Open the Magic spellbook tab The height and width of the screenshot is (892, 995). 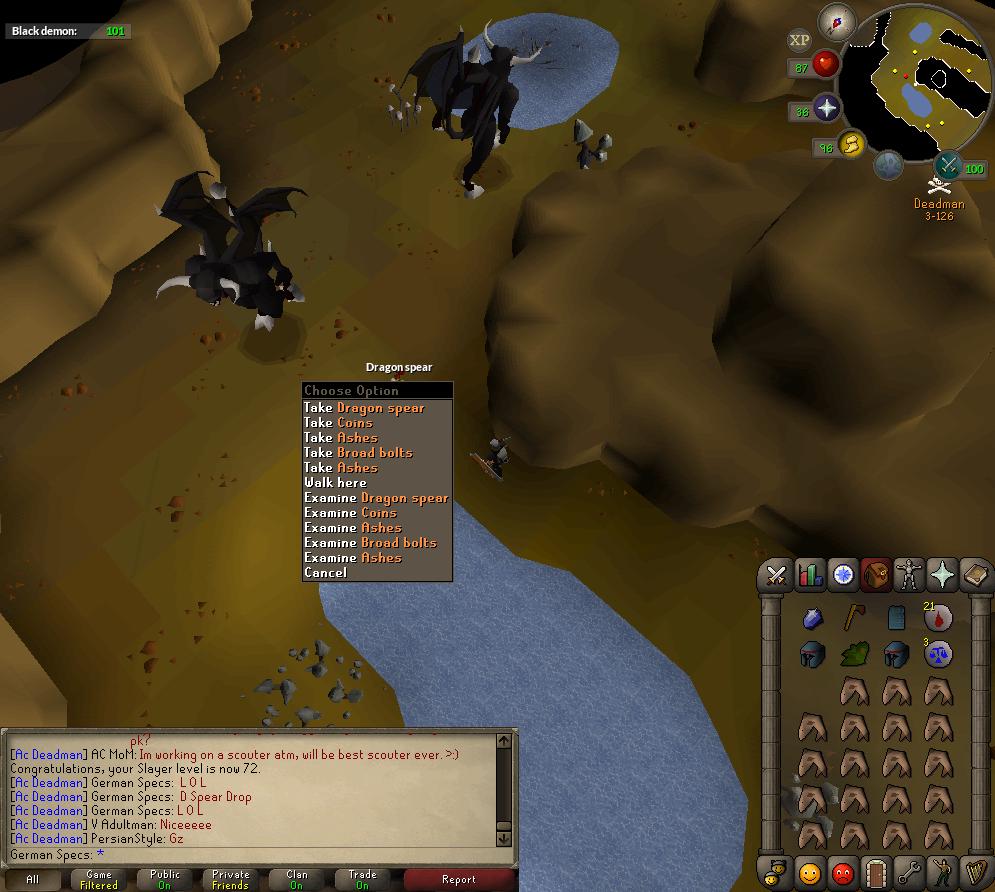click(975, 575)
